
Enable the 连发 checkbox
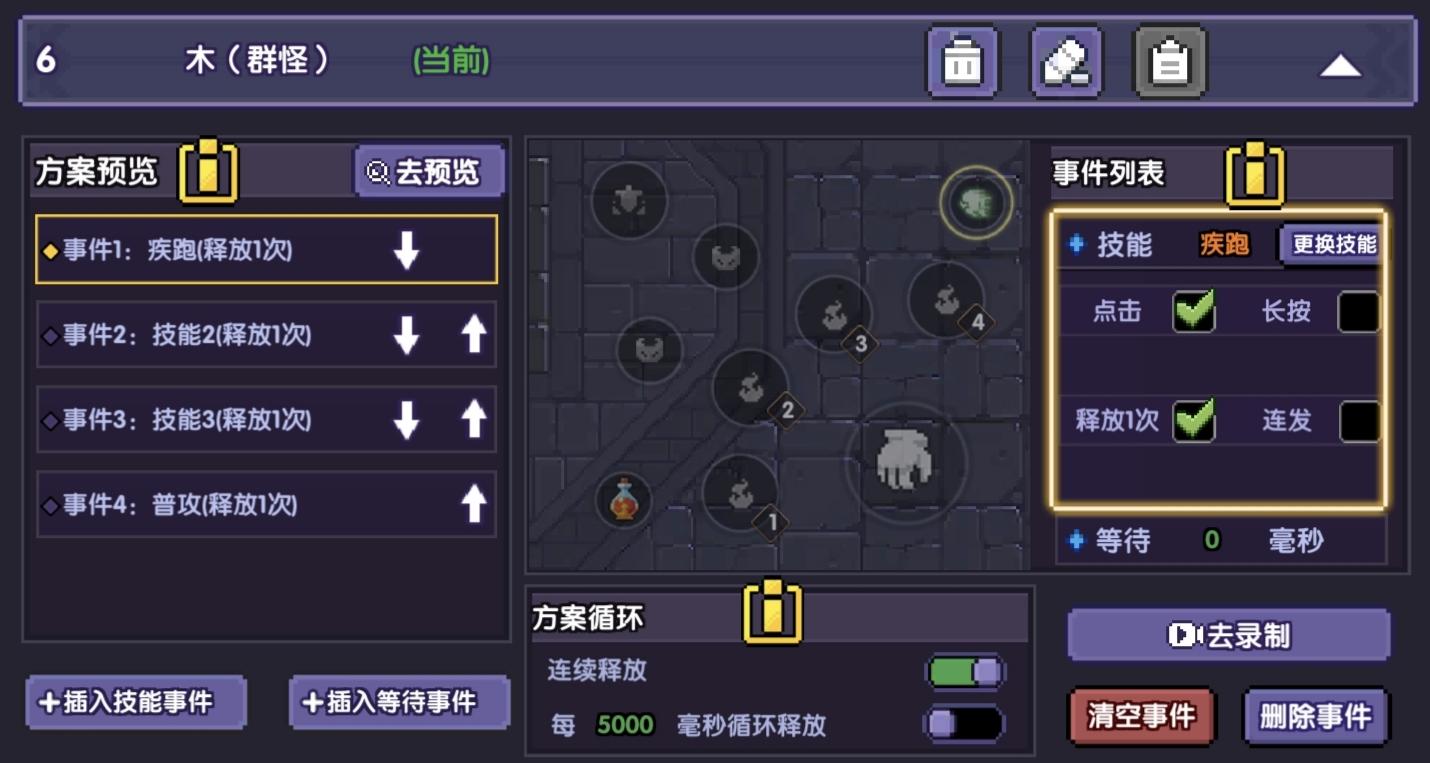(x=1361, y=422)
